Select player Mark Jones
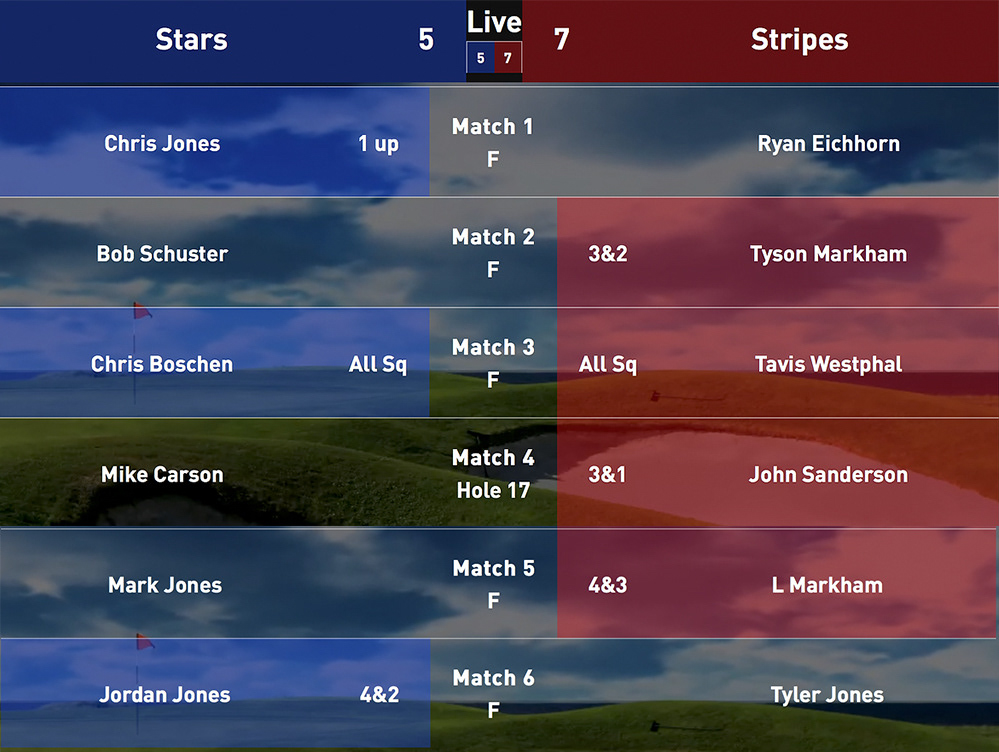999x752 pixels. pyautogui.click(x=165, y=585)
